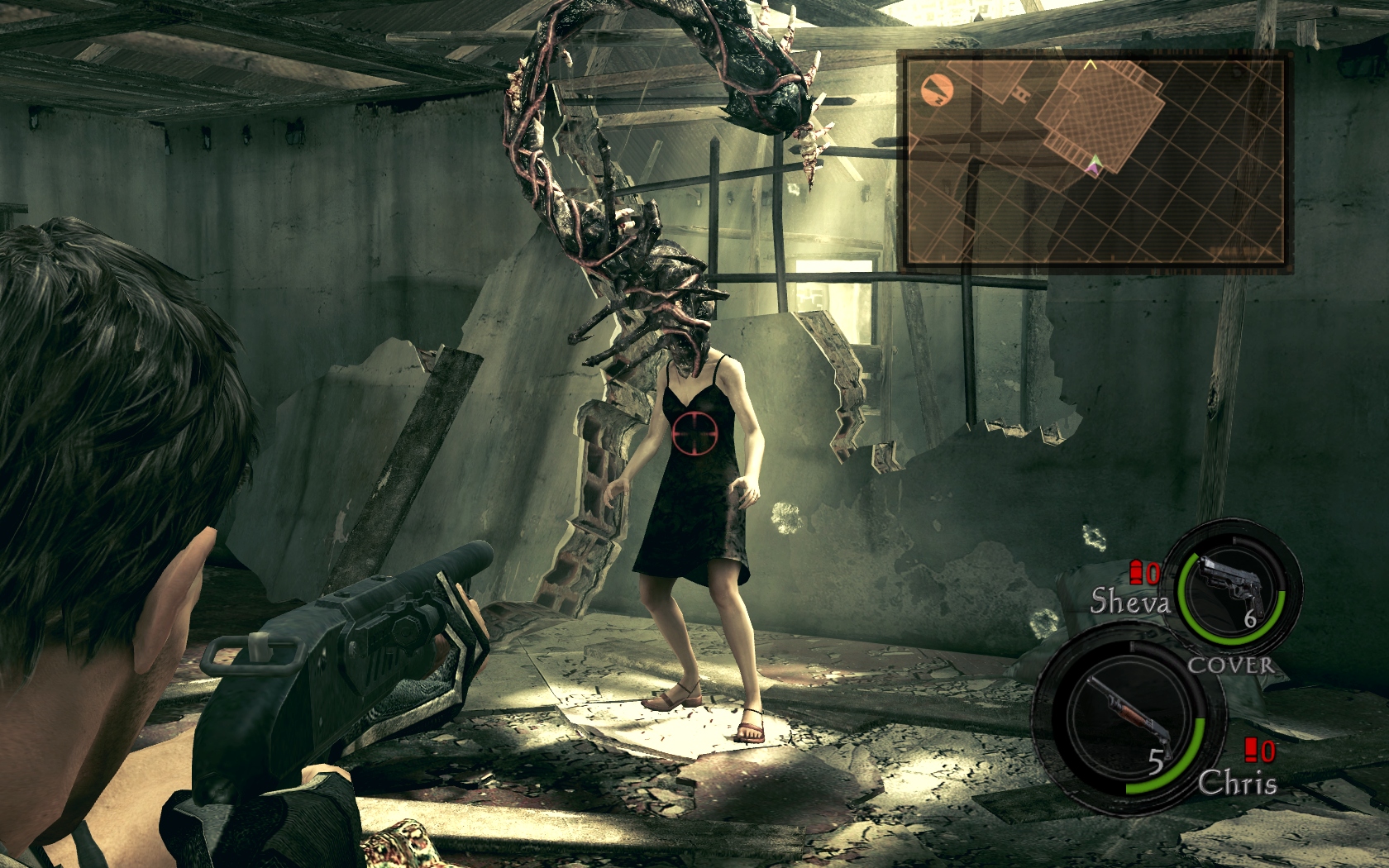Click the COVER partner command label
Screen dimensions: 1389x868
[1230, 665]
